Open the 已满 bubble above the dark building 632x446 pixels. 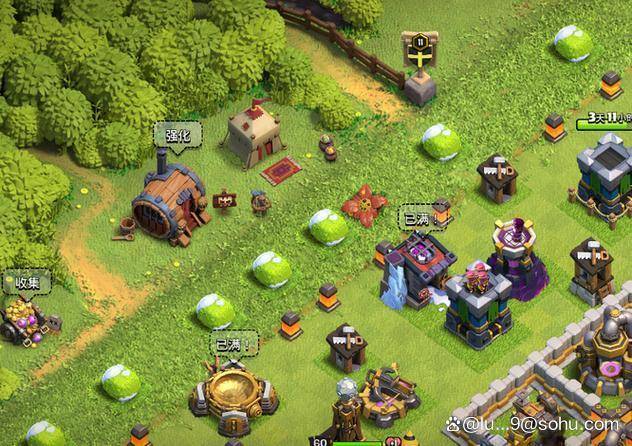tap(415, 218)
